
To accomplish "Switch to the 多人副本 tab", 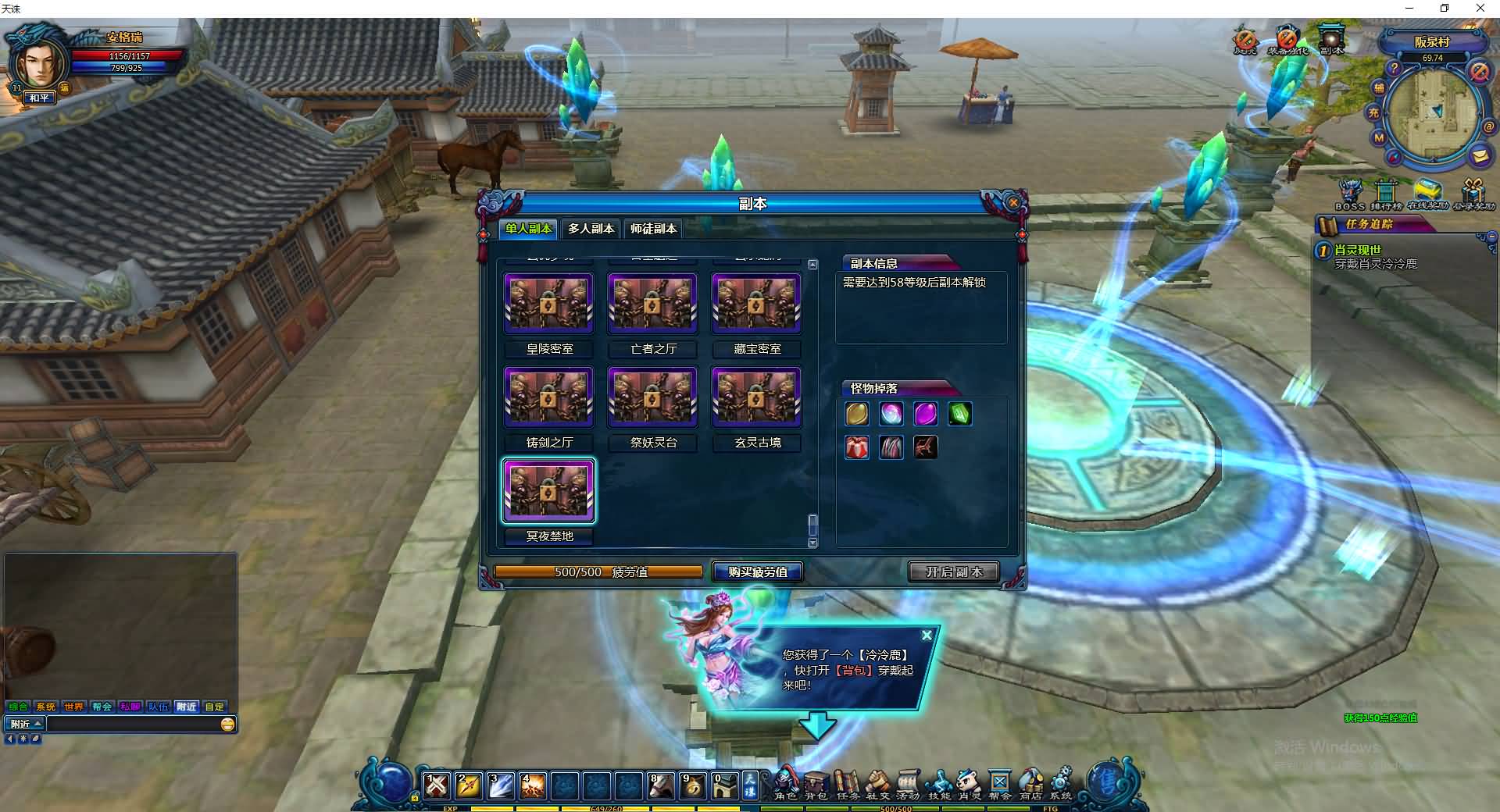I will click(x=591, y=229).
